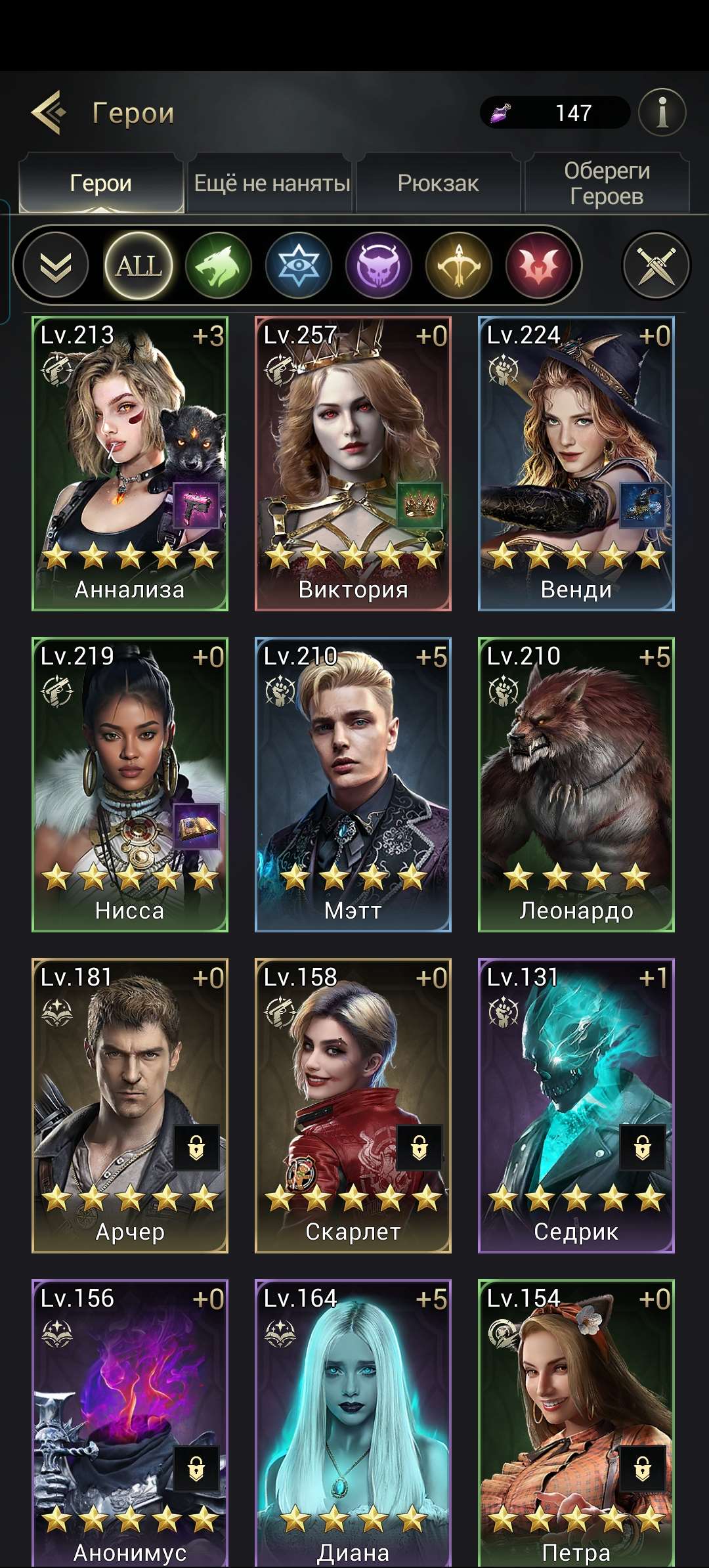The height and width of the screenshot is (1568, 709).
Task: Open the Рюкзак tab
Action: point(438,183)
